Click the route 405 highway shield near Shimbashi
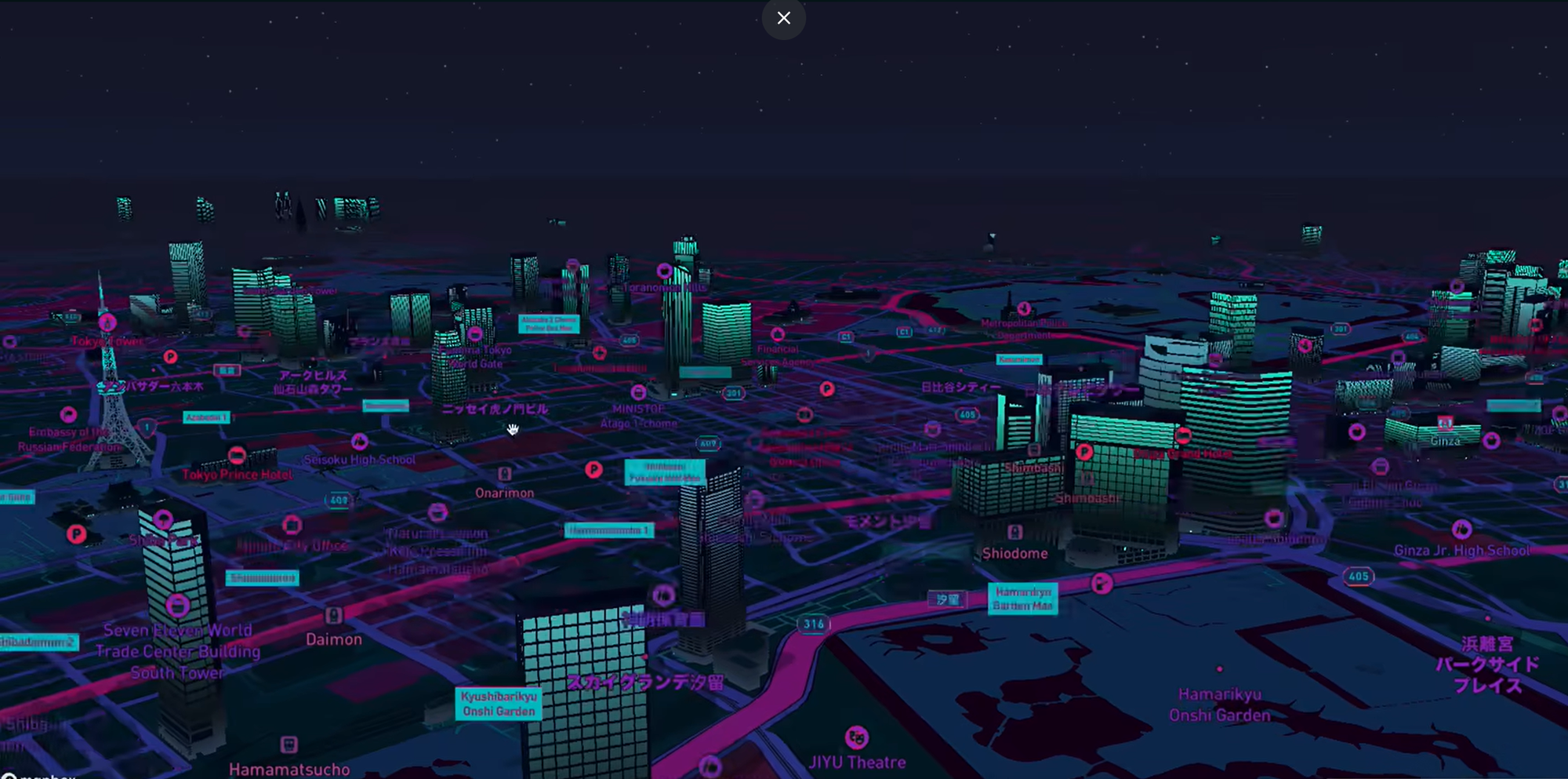Image resolution: width=1568 pixels, height=779 pixels. click(967, 416)
